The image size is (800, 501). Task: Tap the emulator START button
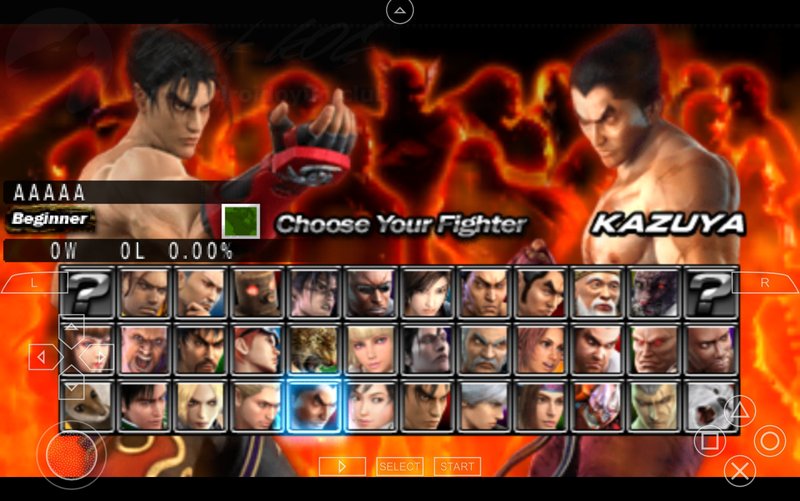coord(457,466)
